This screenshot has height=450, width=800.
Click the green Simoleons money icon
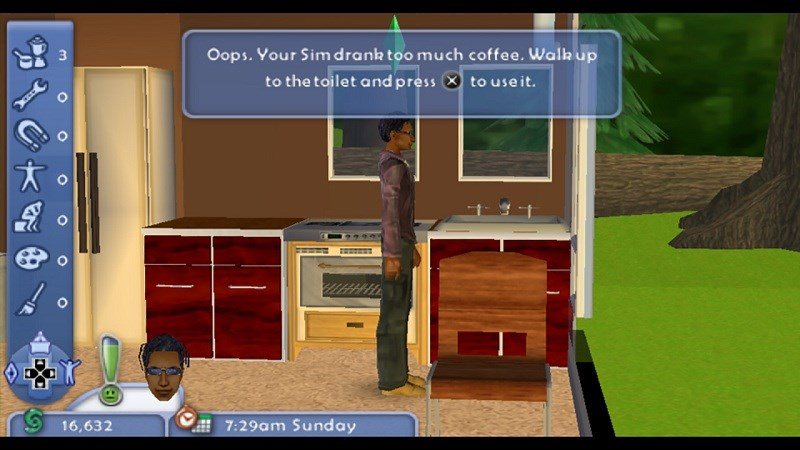pyautogui.click(x=32, y=423)
